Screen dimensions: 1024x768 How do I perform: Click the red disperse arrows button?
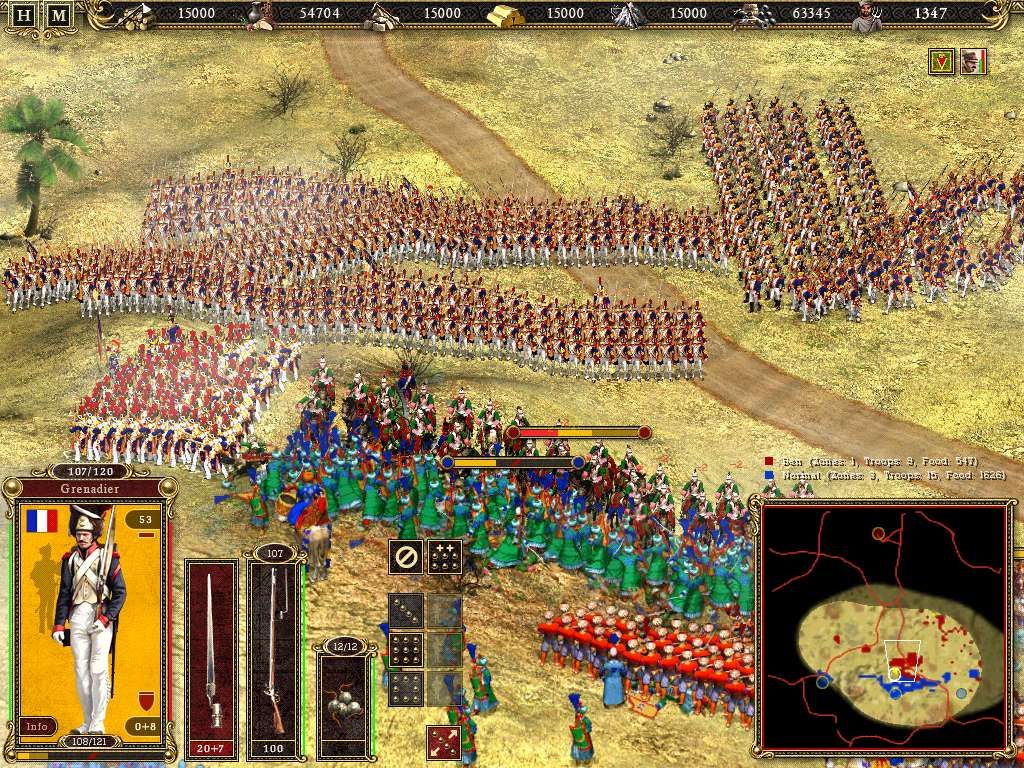pyautogui.click(x=443, y=742)
